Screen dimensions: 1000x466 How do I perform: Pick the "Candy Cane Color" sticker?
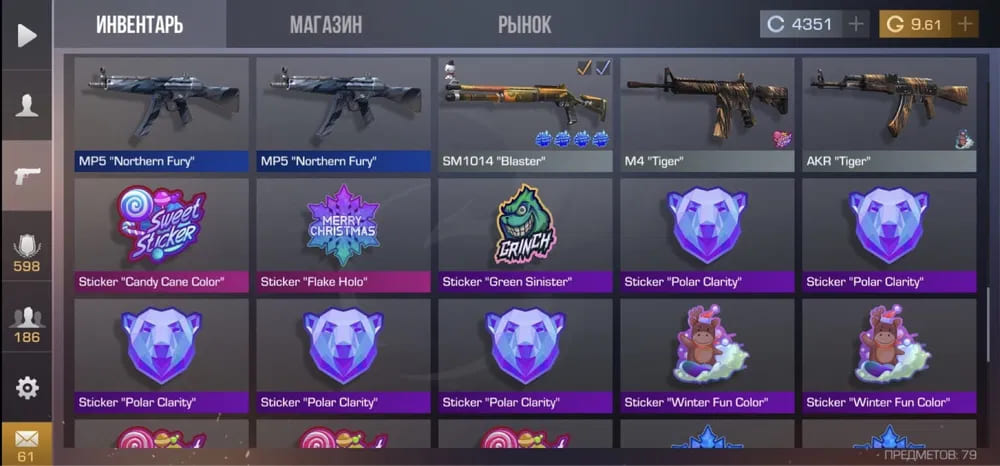[x=161, y=234]
